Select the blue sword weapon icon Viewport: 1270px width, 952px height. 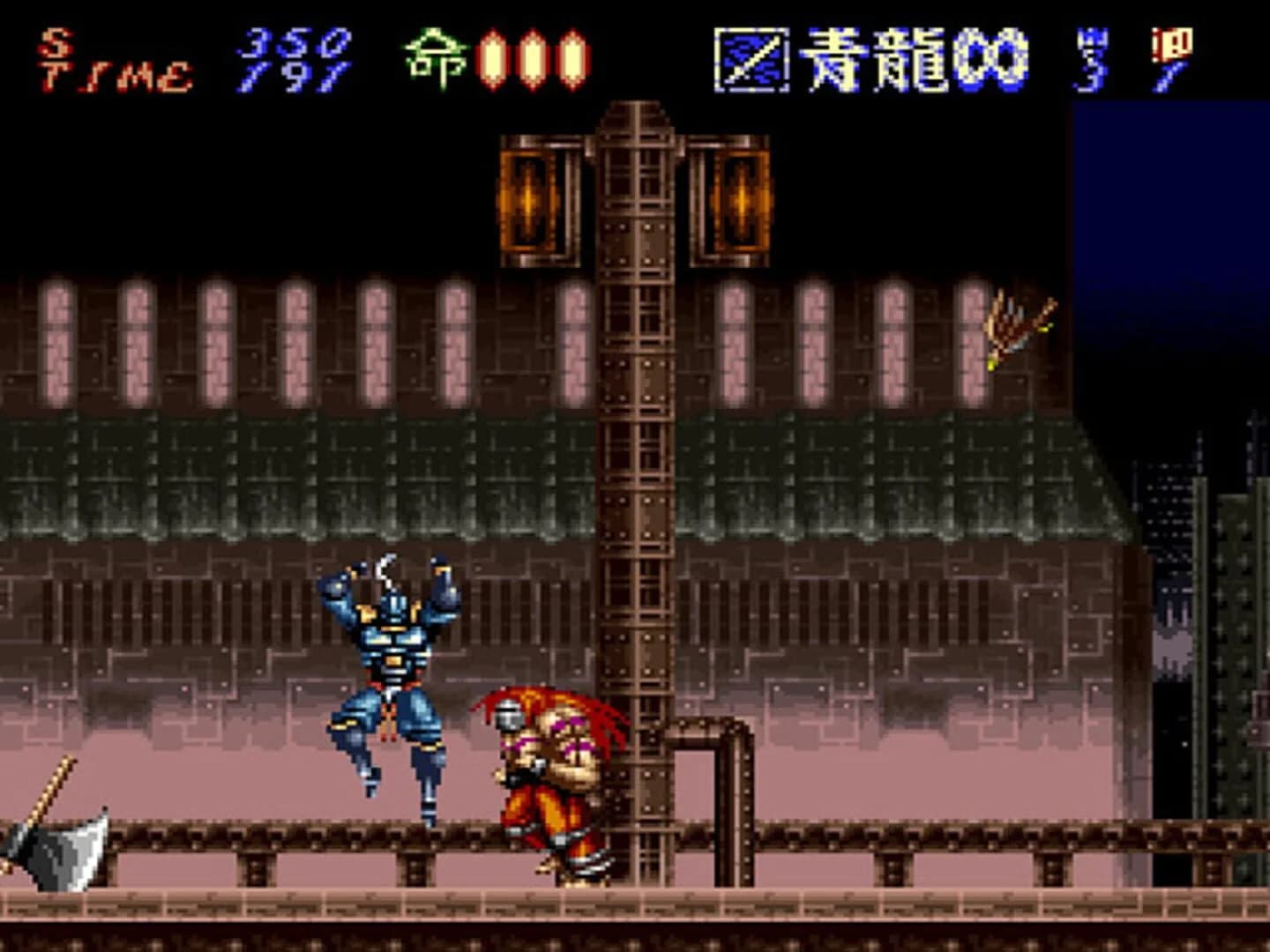click(x=748, y=58)
